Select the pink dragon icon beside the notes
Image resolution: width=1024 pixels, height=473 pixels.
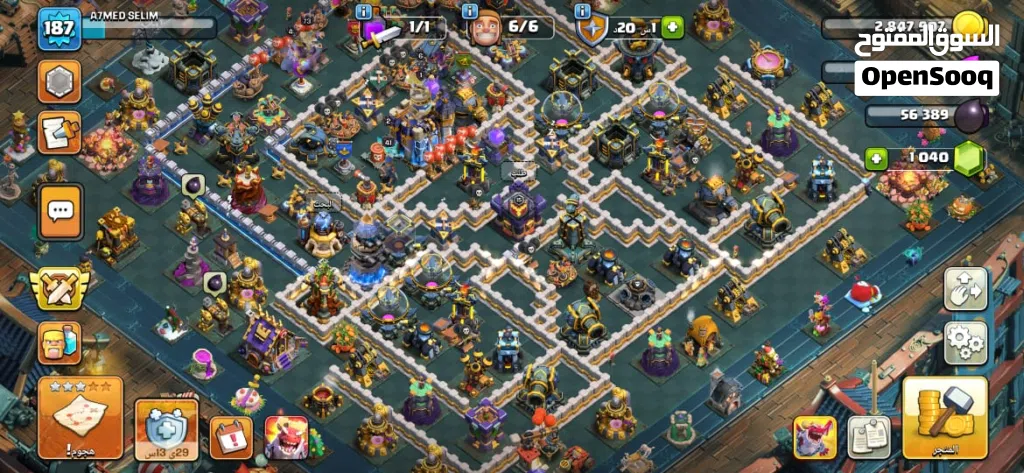tap(815, 437)
